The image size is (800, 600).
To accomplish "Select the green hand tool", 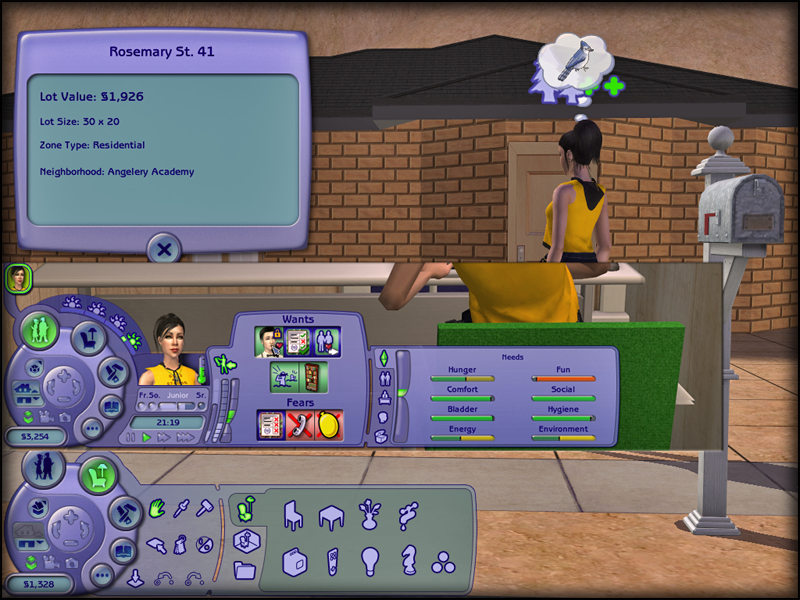I will tap(157, 508).
